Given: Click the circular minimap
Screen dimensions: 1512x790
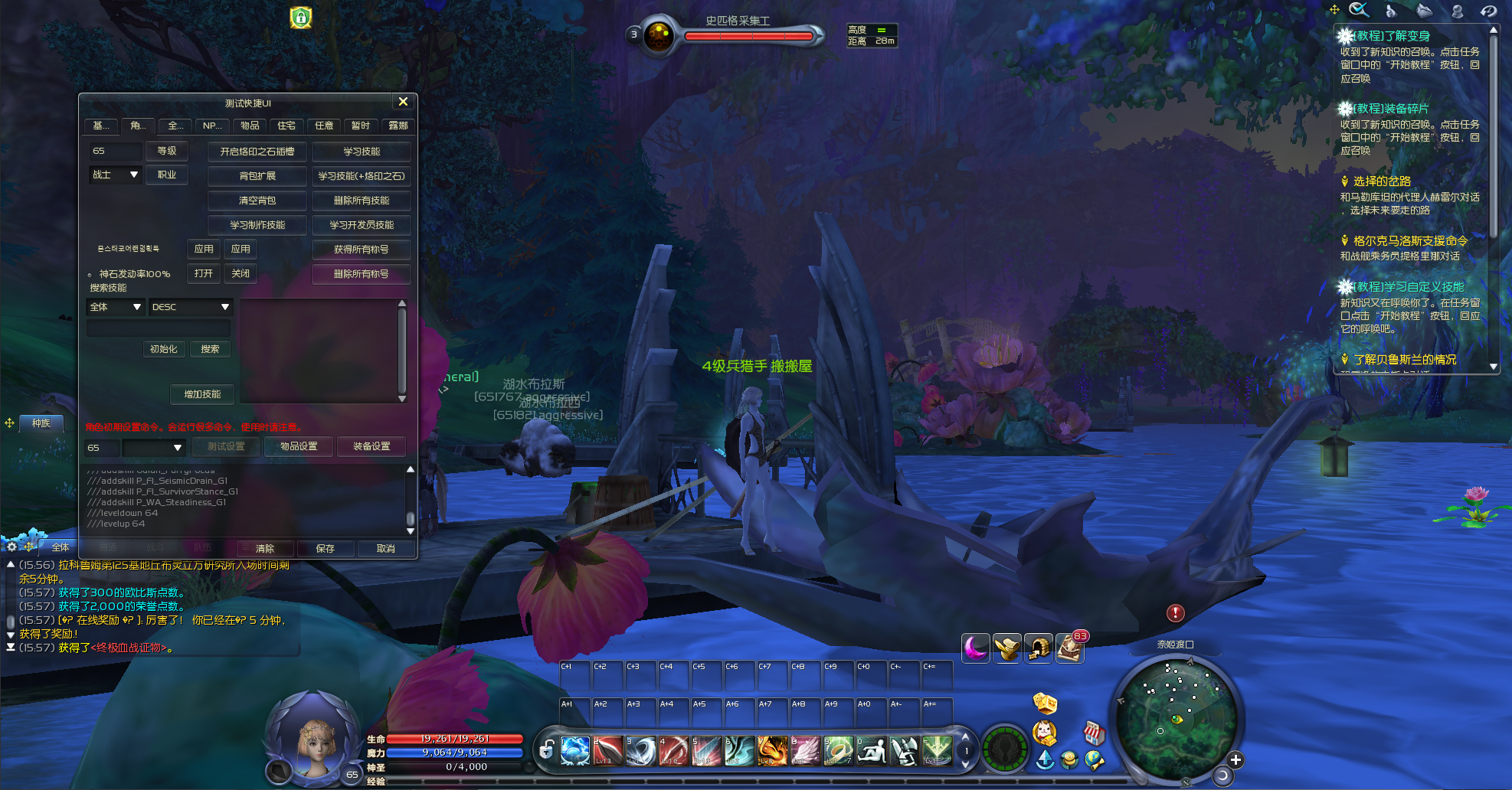Looking at the screenshot, I should point(1176,719).
